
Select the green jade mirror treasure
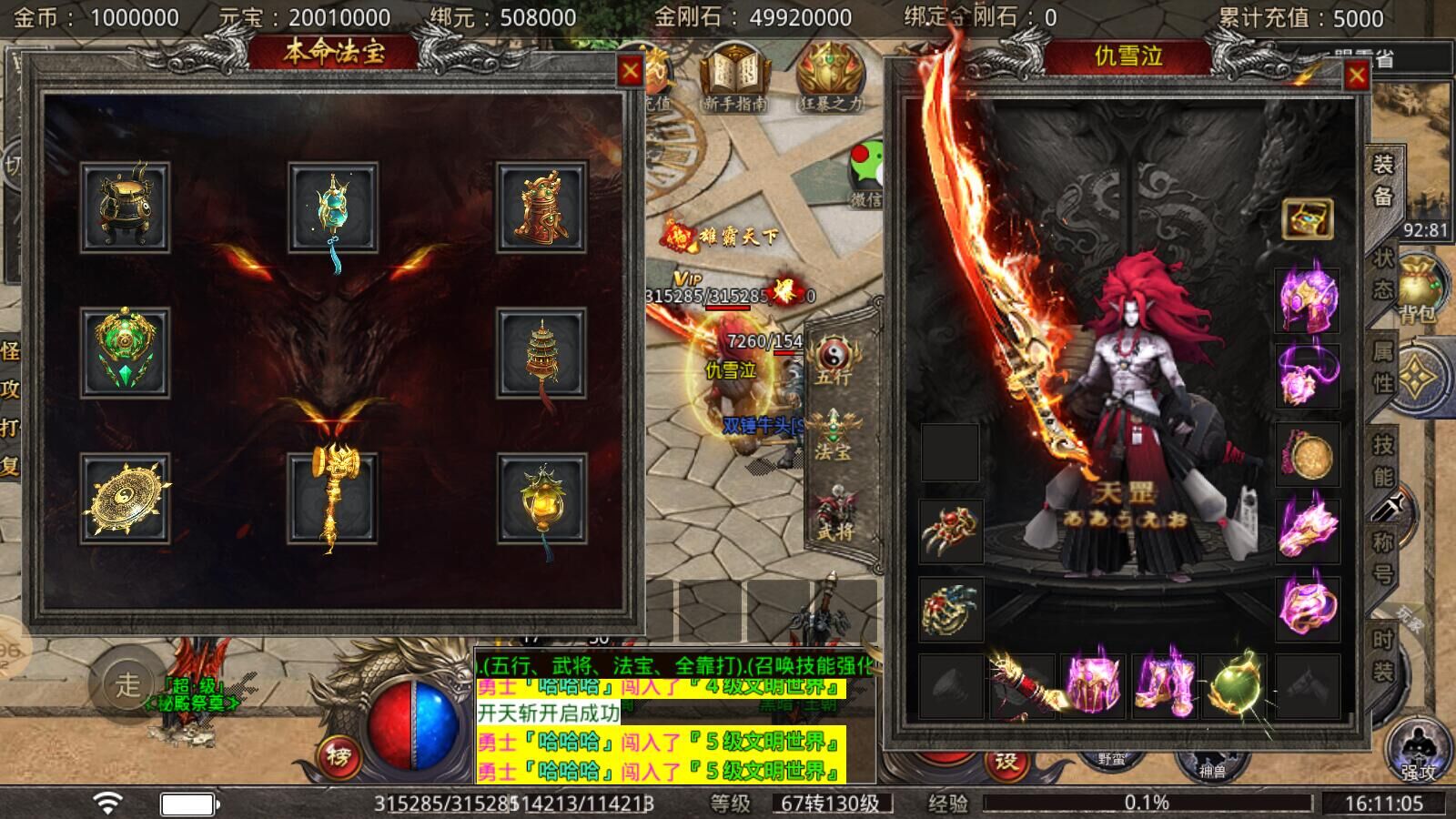(125, 353)
